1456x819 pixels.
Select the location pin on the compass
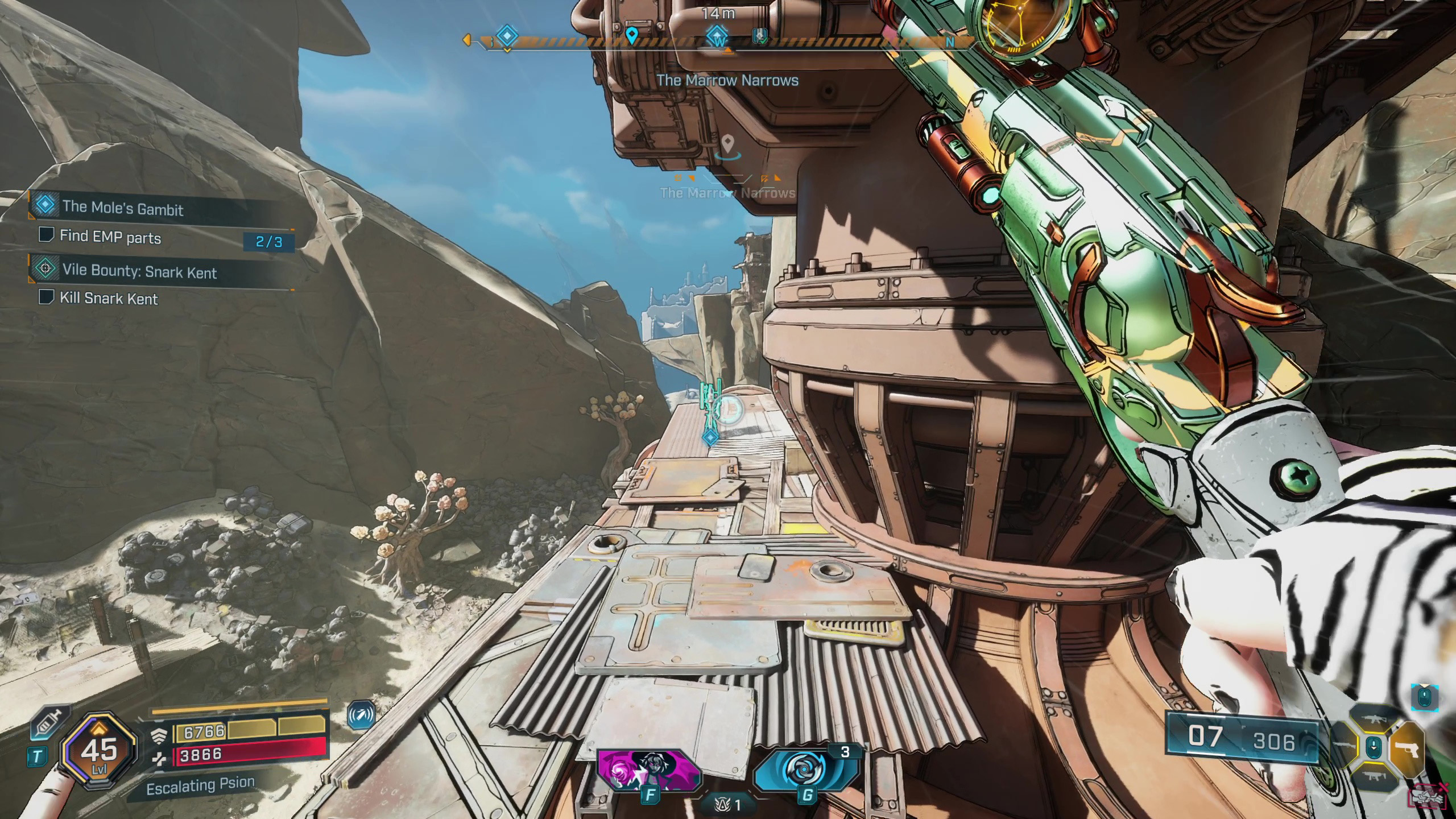(631, 35)
